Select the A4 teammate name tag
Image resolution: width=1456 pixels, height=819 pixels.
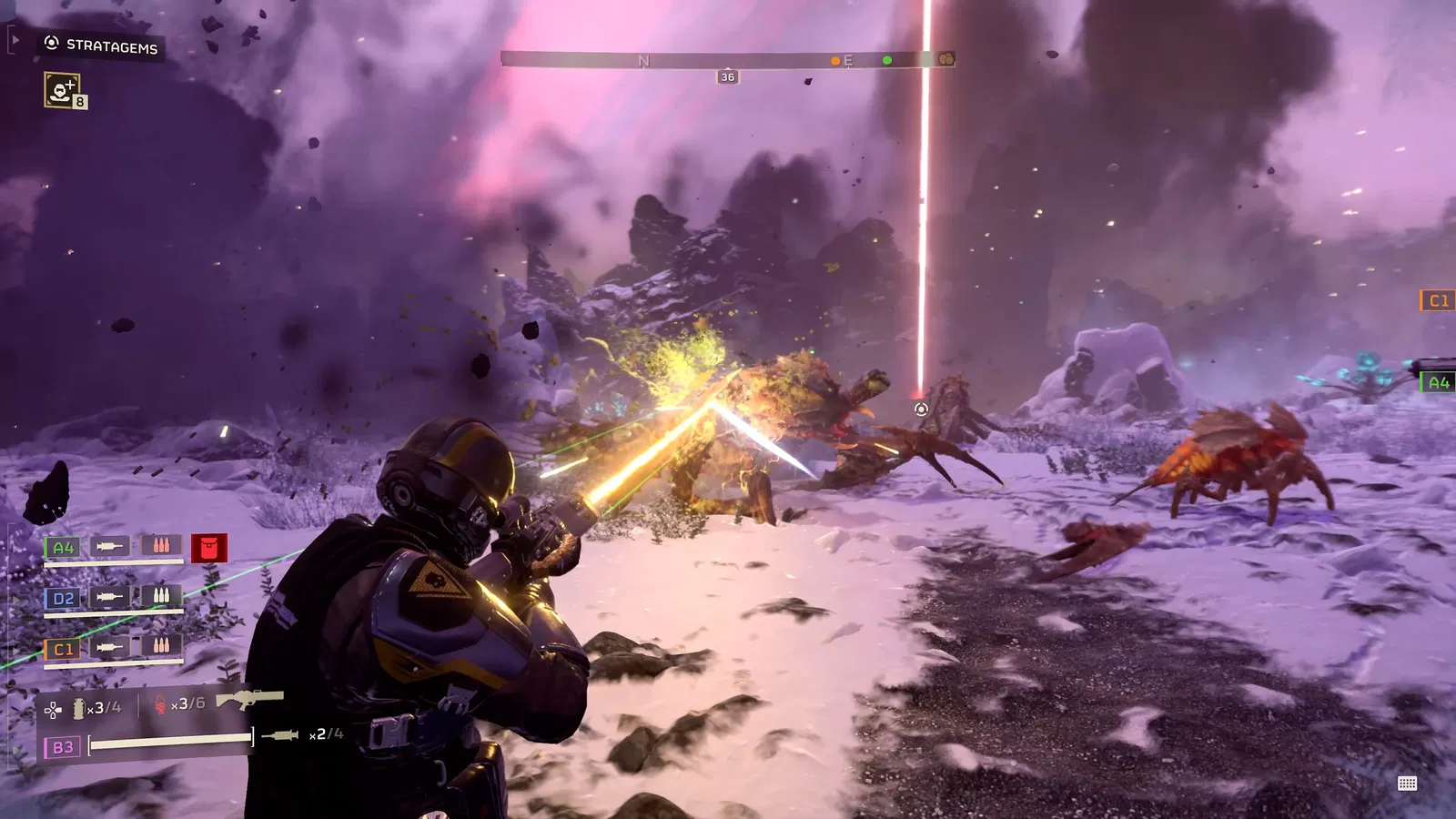coord(63,547)
